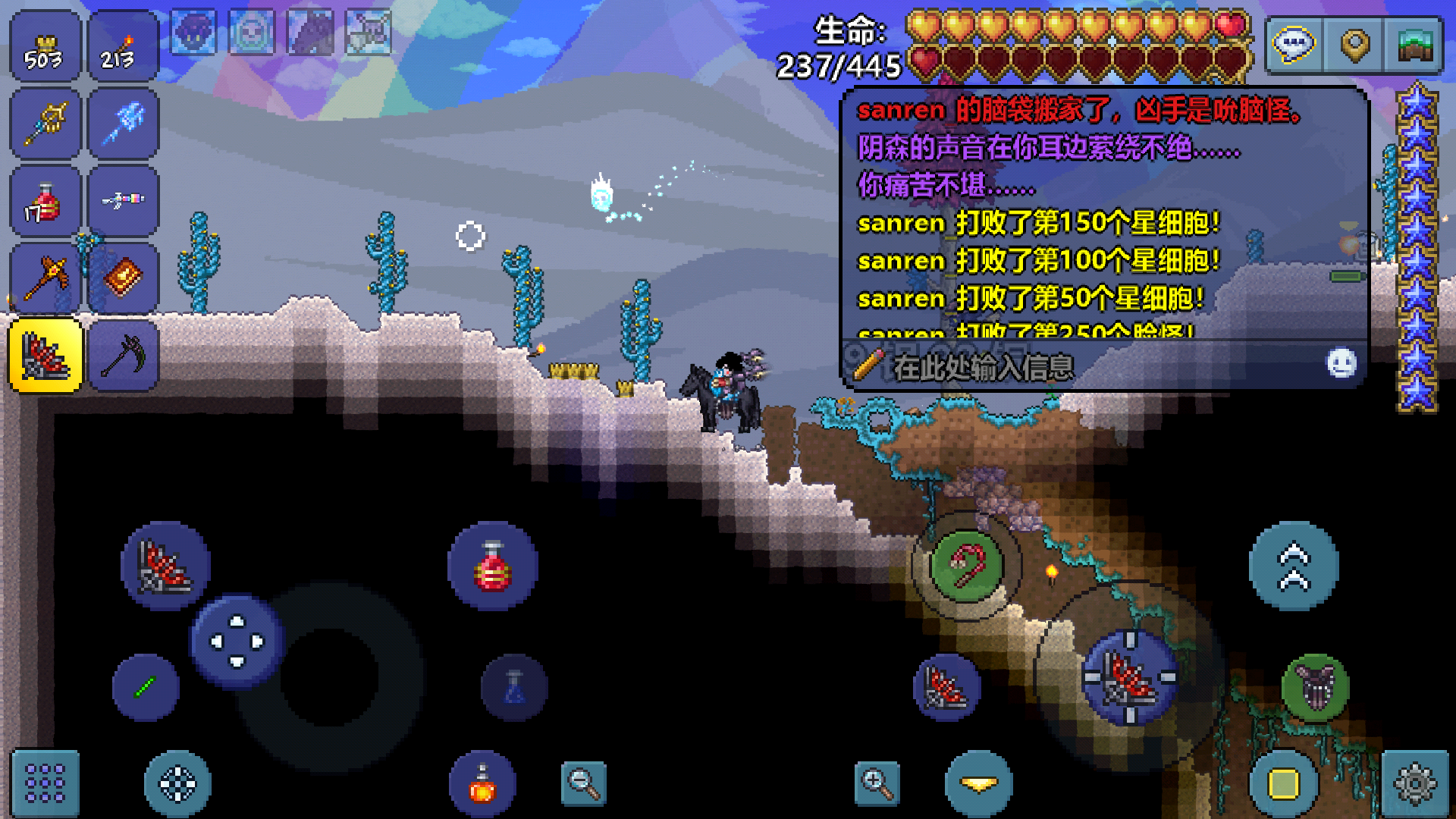Open the chat speech bubble button
The width and height of the screenshot is (1456, 819).
pyautogui.click(x=1294, y=45)
